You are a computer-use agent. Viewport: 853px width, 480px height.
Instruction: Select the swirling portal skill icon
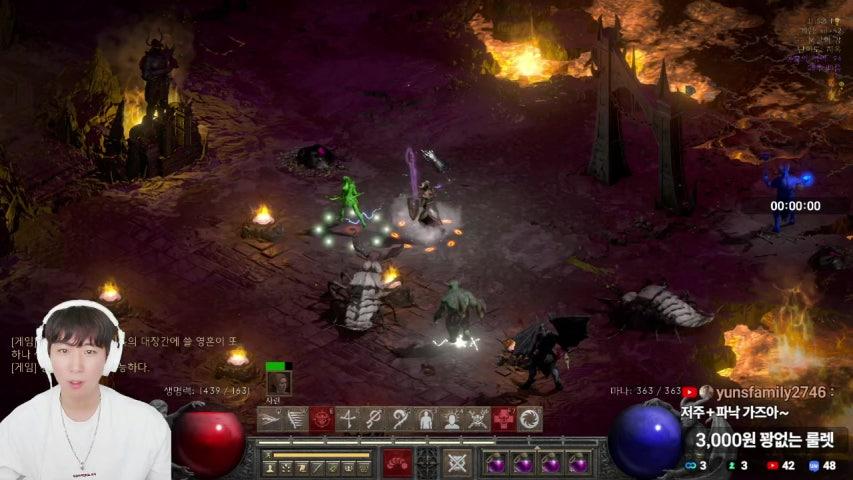(x=530, y=419)
